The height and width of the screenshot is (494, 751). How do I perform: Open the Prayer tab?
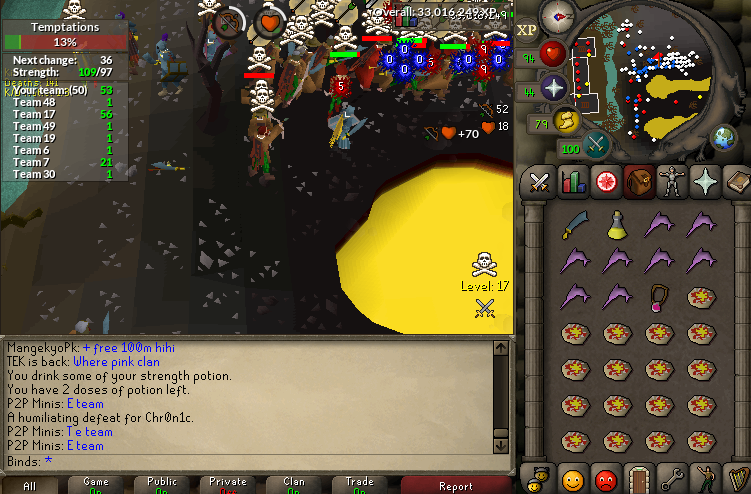[x=705, y=182]
